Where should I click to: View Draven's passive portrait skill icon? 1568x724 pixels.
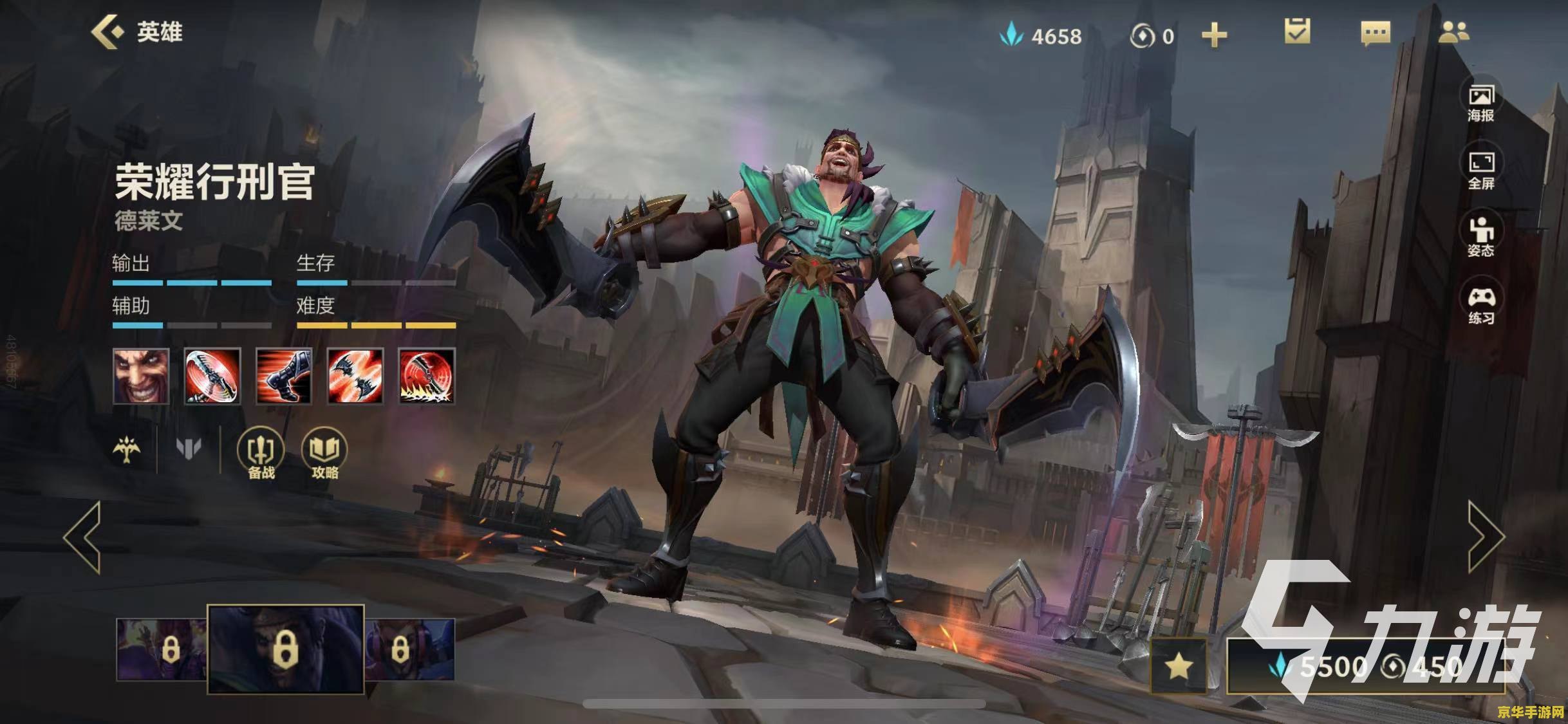coord(141,376)
